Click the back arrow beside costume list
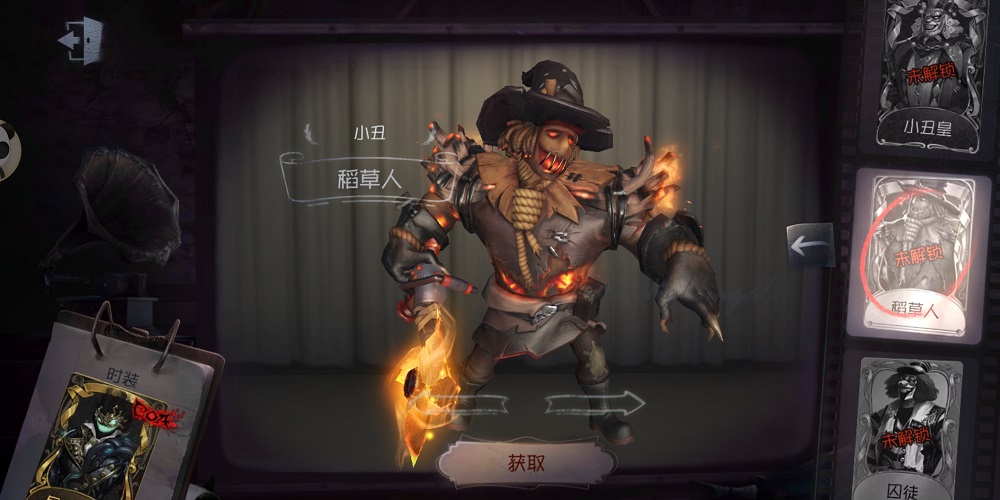This screenshot has width=1000, height=500. coord(809,245)
